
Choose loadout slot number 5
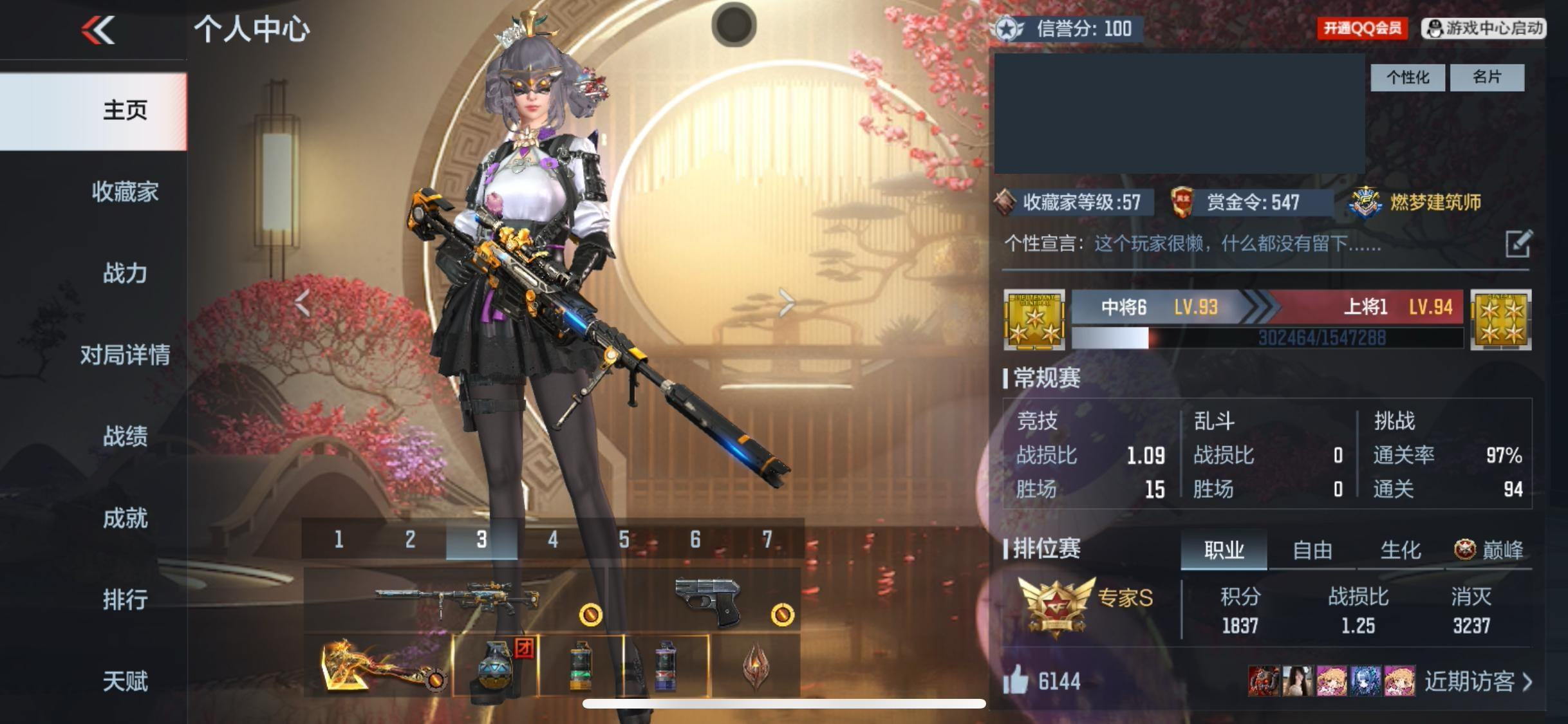tap(624, 539)
